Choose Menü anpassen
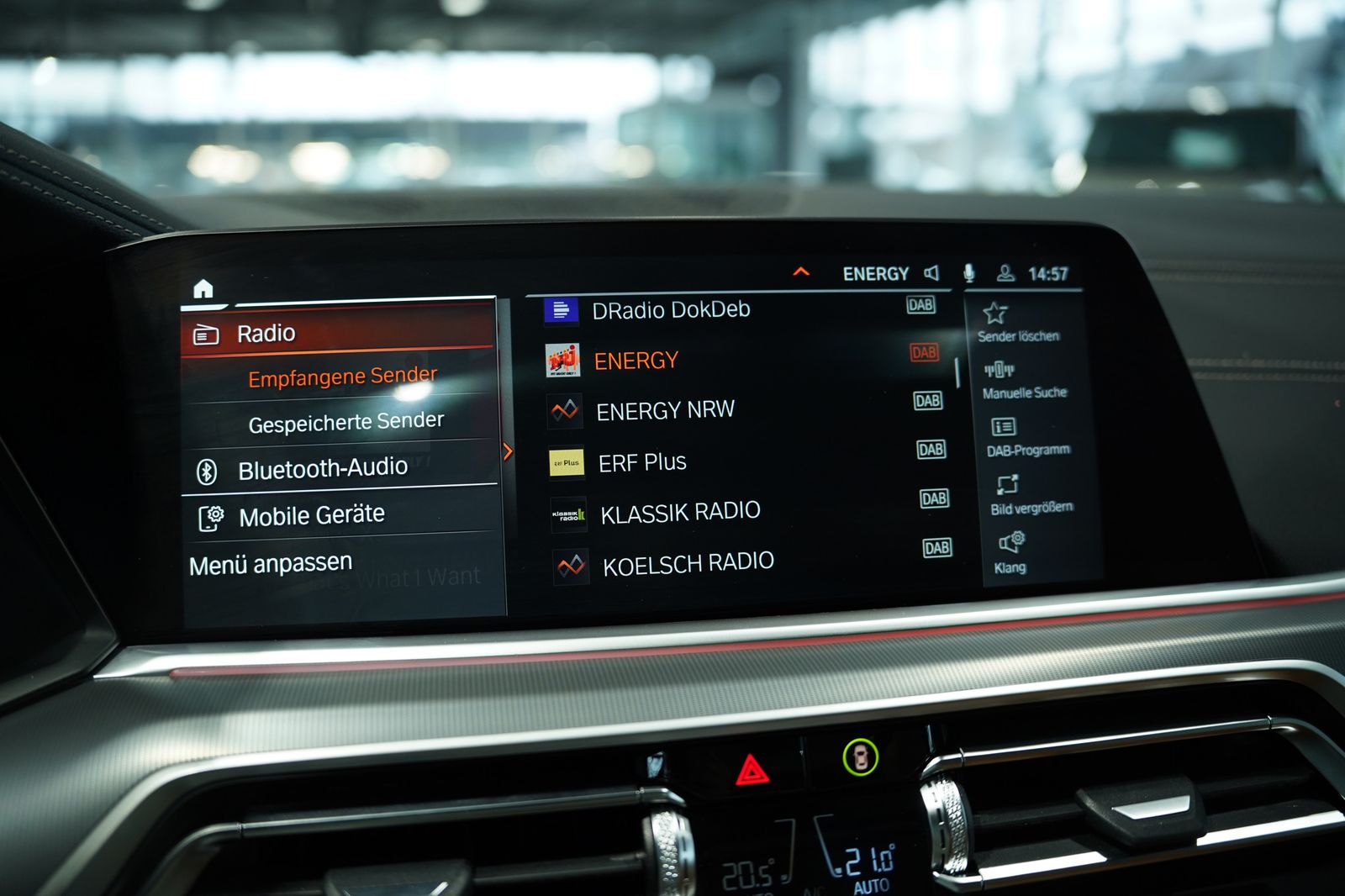This screenshot has width=1345, height=896. tap(271, 564)
